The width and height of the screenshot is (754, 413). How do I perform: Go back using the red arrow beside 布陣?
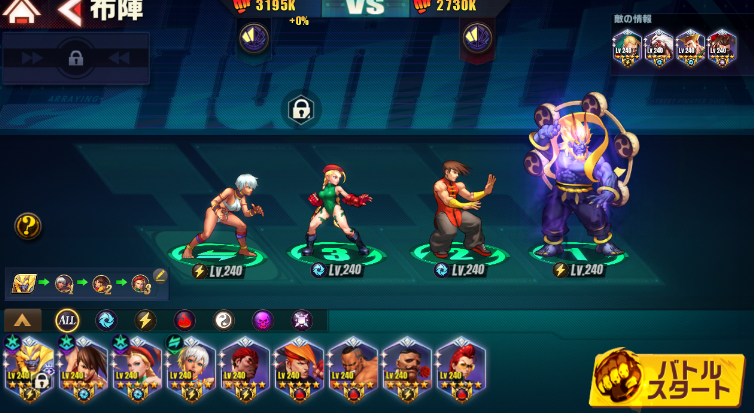pos(69,12)
